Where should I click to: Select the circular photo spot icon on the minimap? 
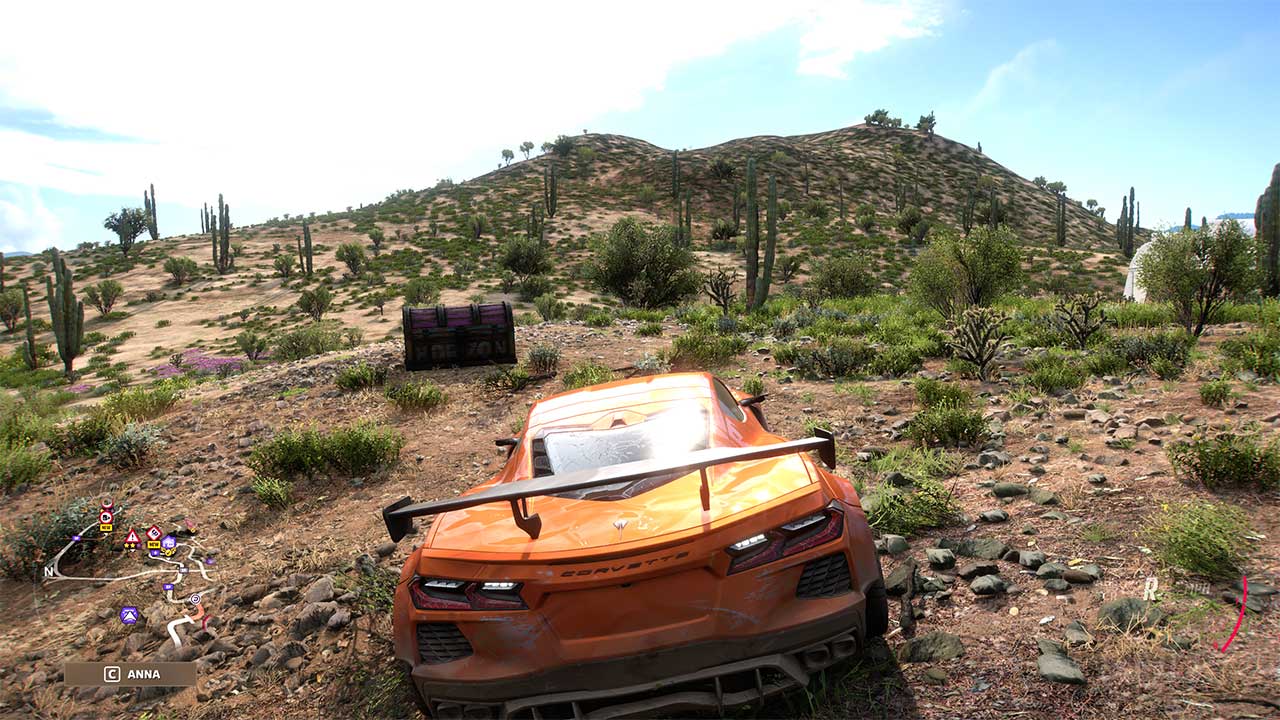(x=196, y=598)
